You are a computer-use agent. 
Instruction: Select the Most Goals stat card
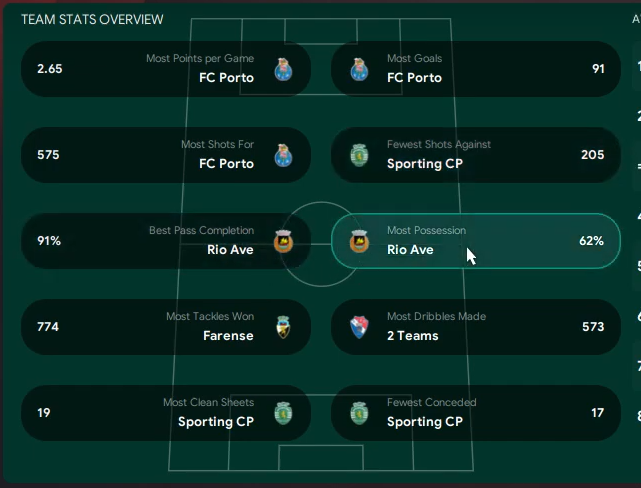click(475, 69)
